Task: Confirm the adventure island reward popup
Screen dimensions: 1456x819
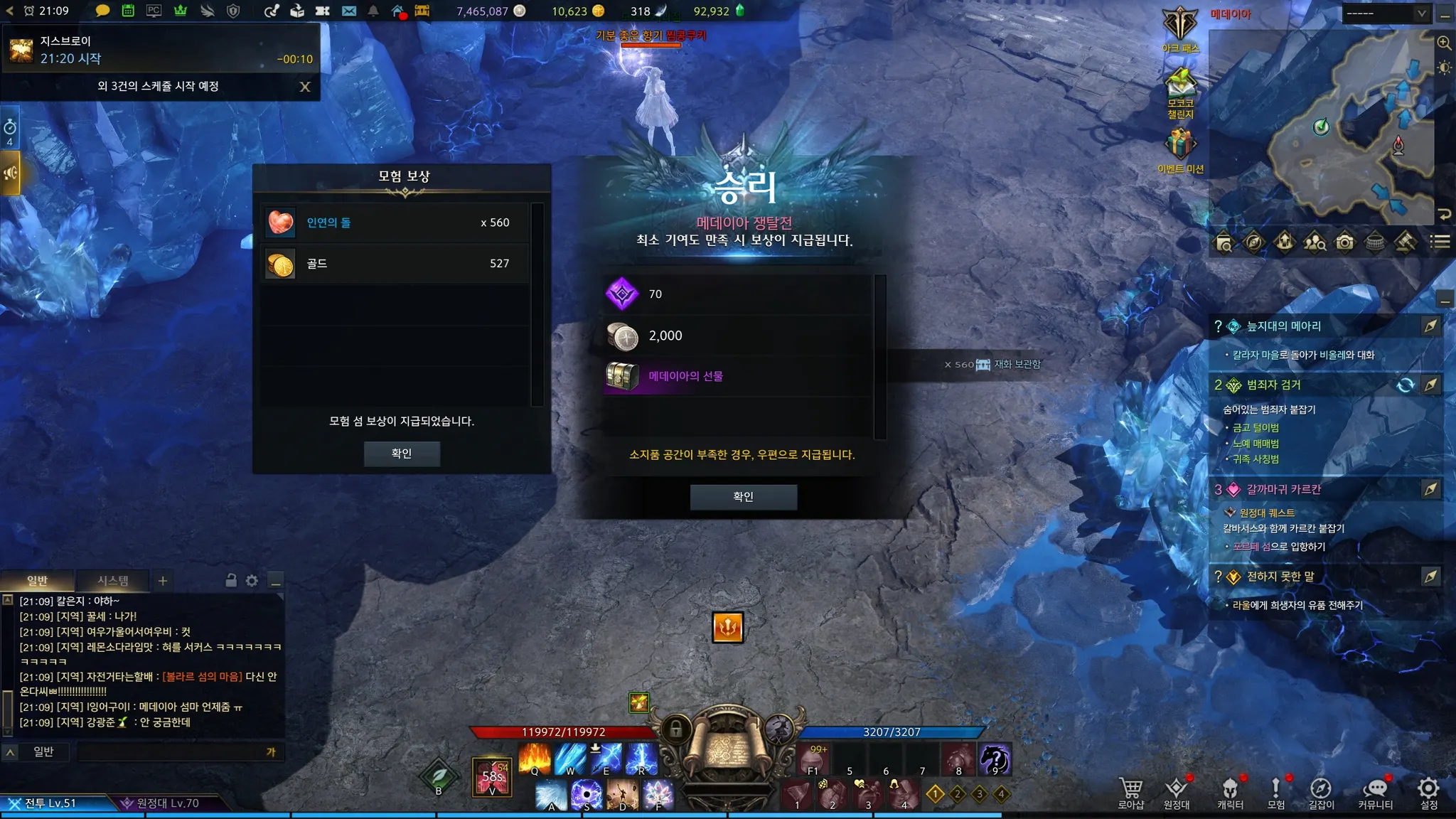Action: [x=402, y=454]
